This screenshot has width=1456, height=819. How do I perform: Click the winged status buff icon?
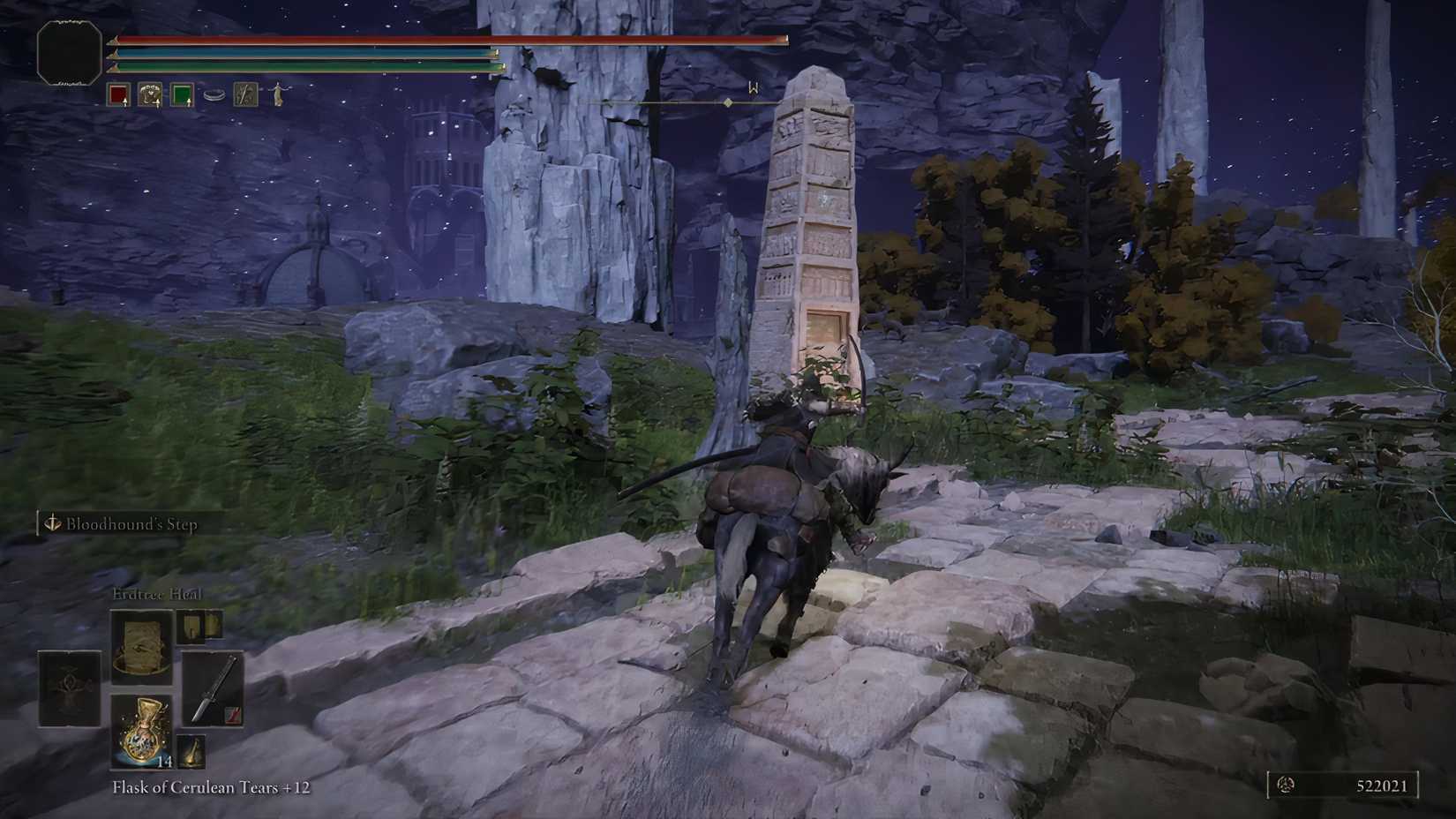150,93
